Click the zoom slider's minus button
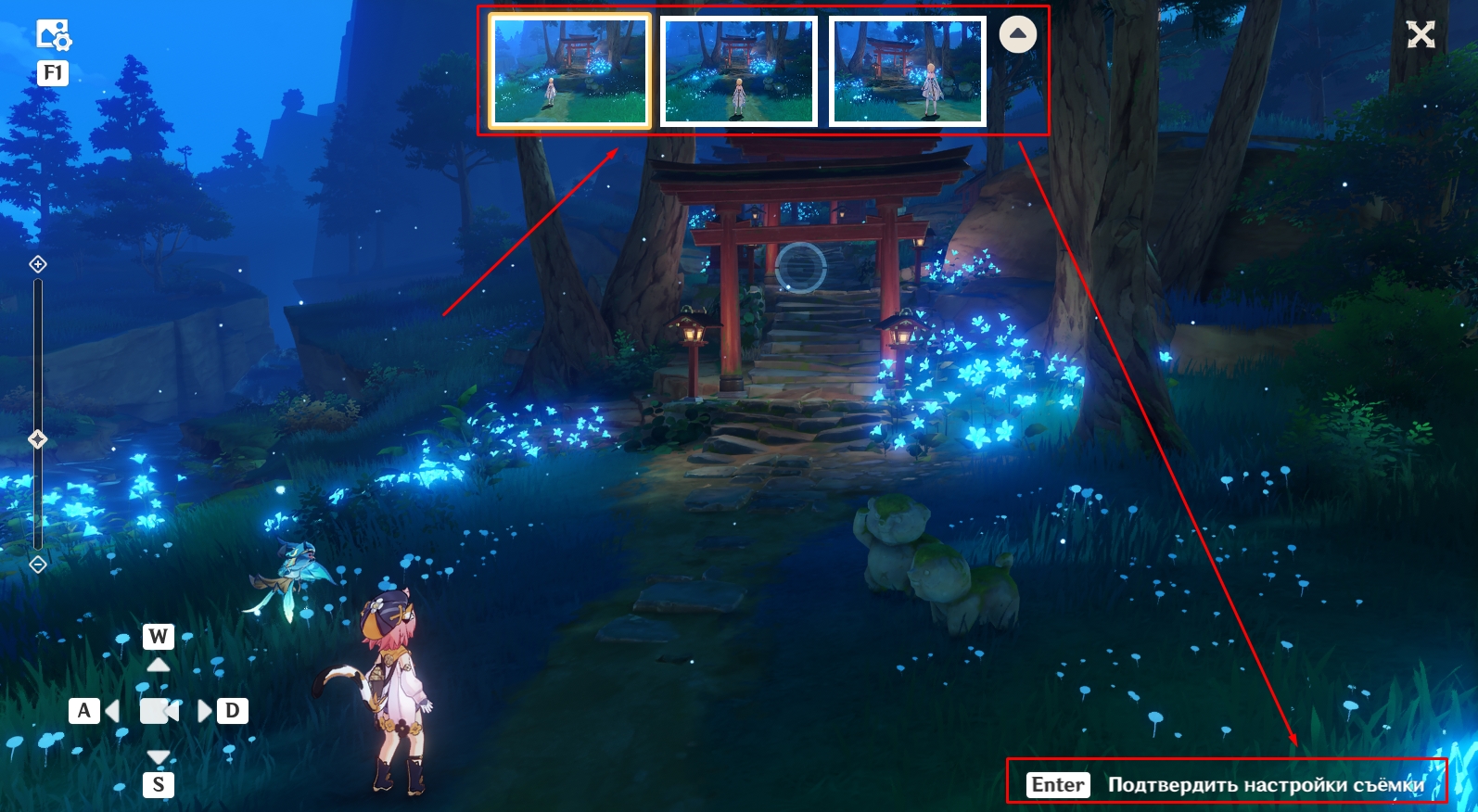This screenshot has width=1478, height=812. point(38,564)
